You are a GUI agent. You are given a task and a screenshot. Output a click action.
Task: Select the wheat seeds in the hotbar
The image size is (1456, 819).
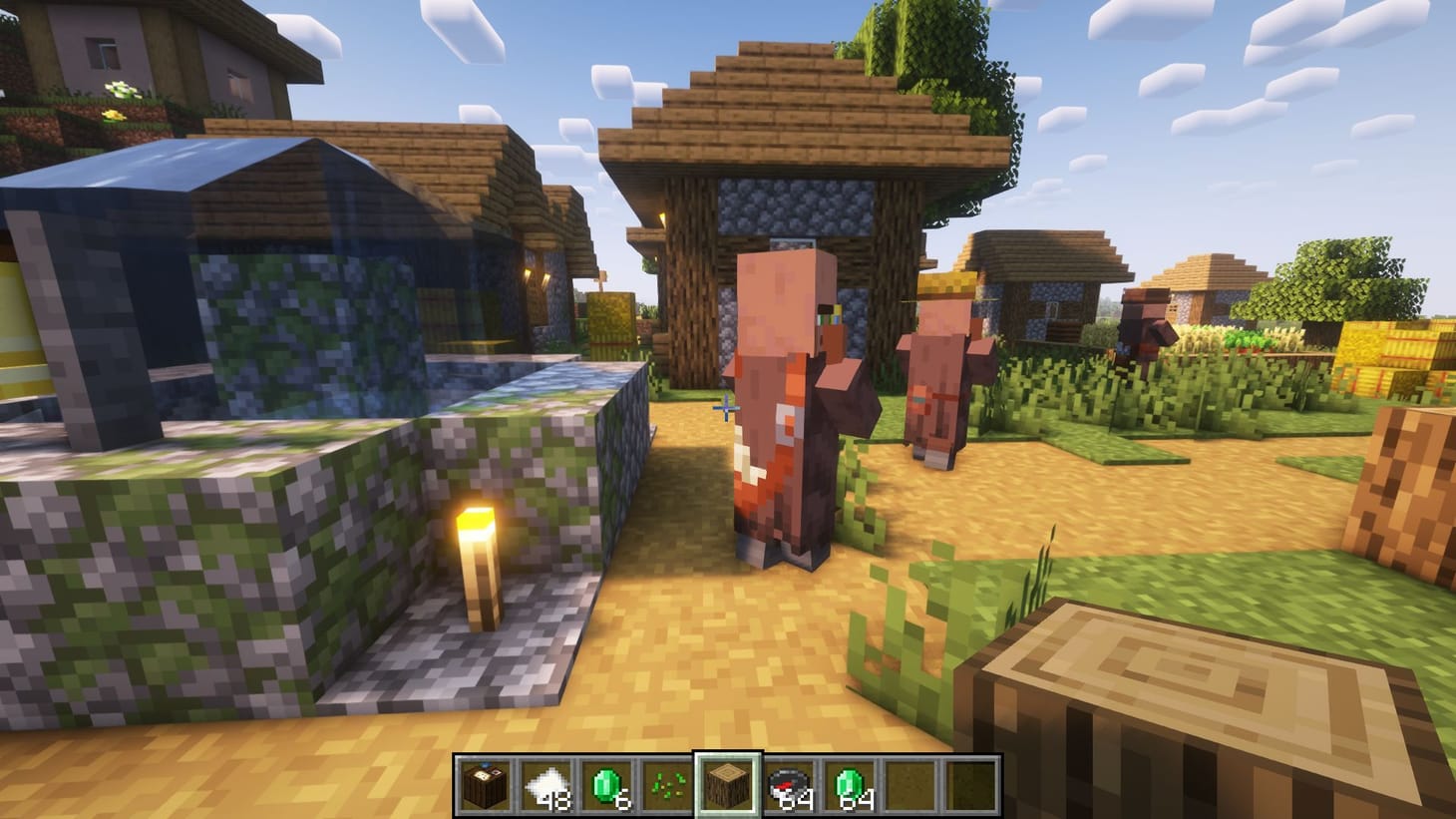(666, 784)
